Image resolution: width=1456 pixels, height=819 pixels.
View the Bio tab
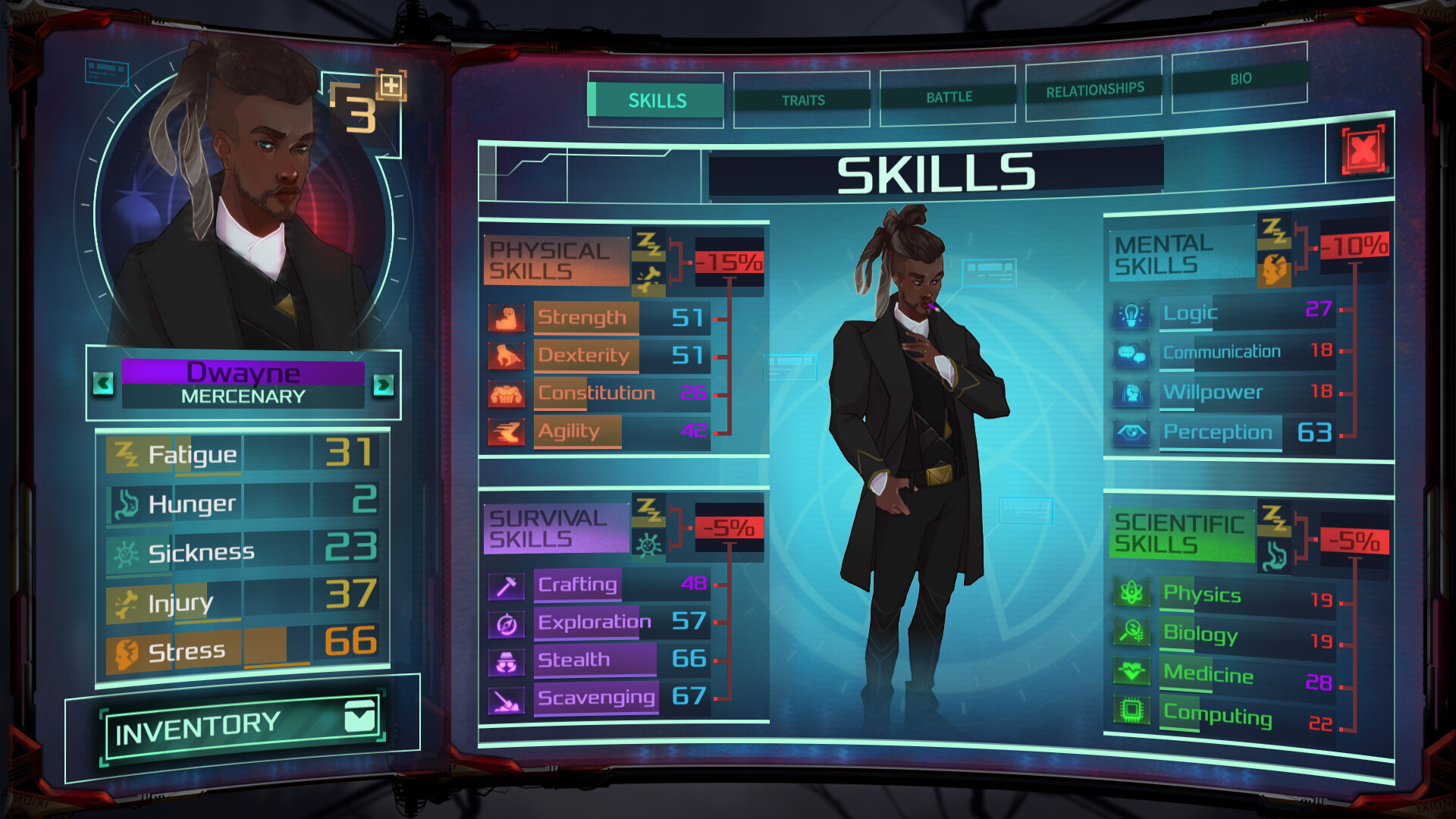1240,79
